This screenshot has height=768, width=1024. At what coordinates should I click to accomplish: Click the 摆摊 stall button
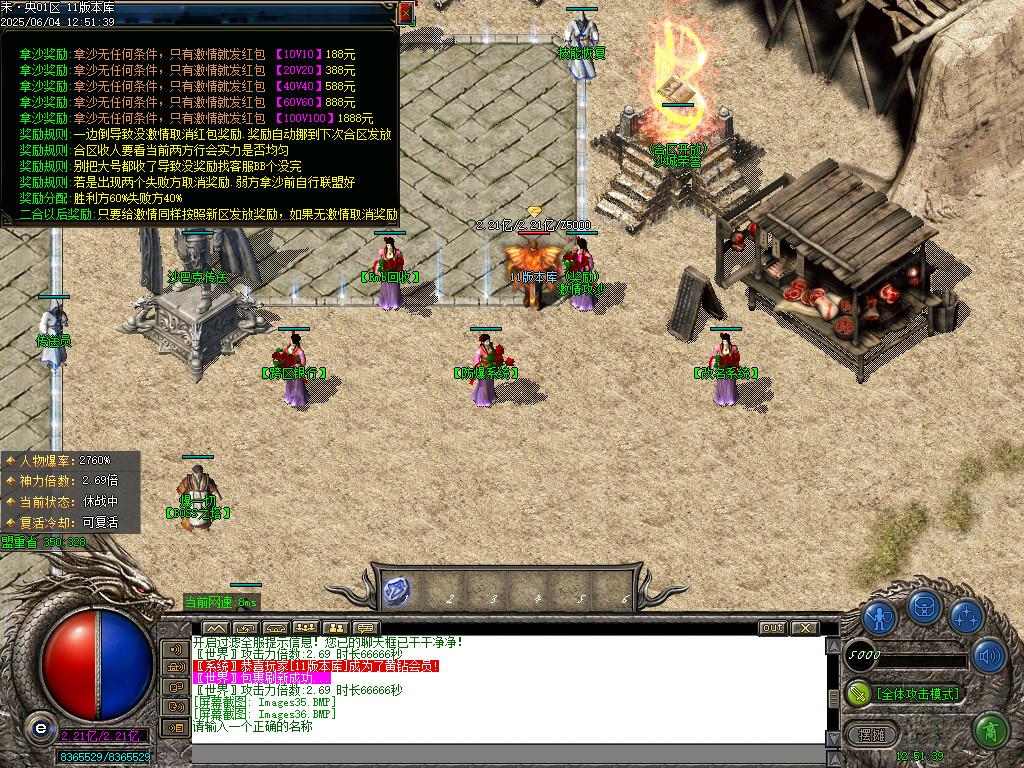(872, 734)
